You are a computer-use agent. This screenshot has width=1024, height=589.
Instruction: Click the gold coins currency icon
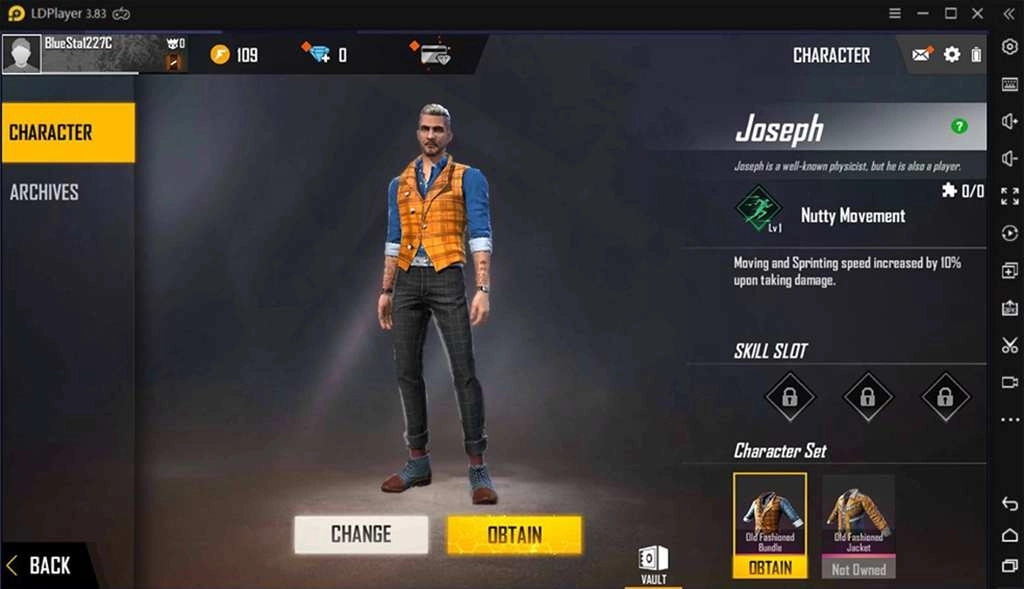(220, 54)
